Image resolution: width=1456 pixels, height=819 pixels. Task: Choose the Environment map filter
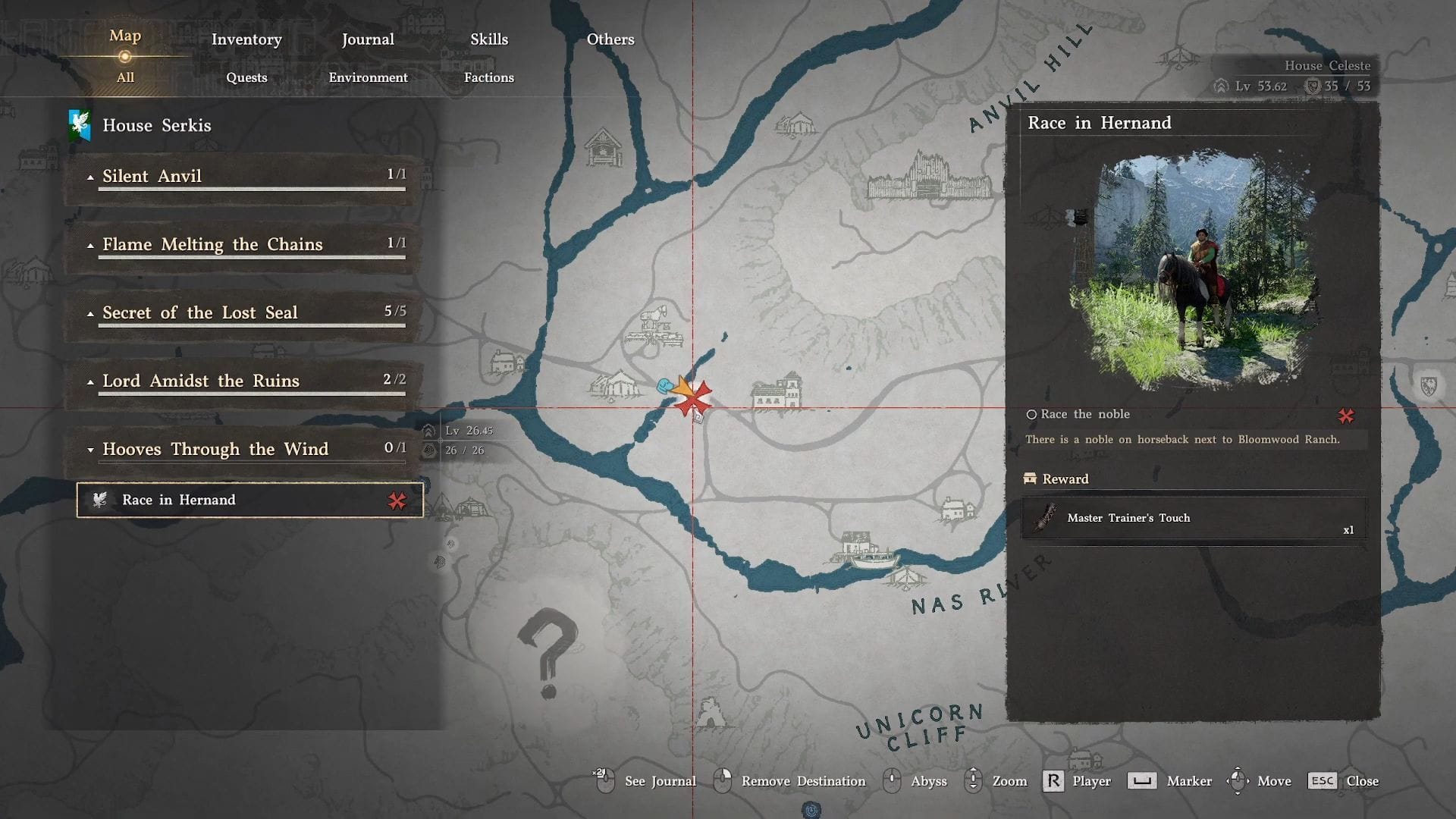tap(368, 77)
